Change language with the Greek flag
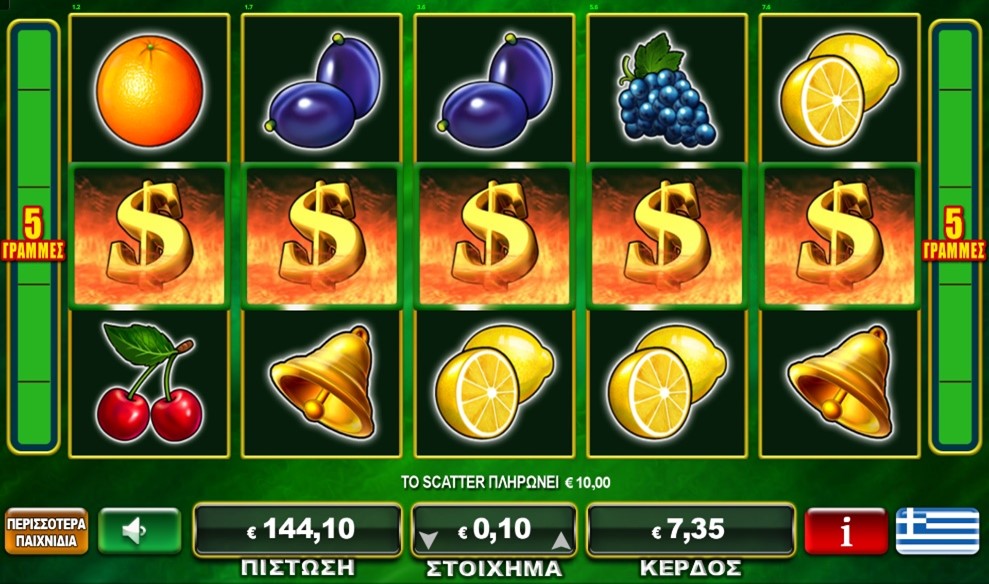 [x=937, y=531]
